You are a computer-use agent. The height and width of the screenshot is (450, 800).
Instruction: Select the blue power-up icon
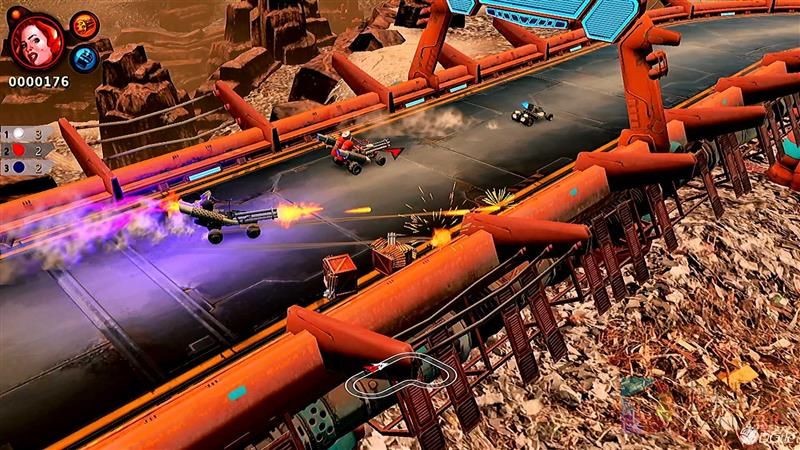pos(84,57)
